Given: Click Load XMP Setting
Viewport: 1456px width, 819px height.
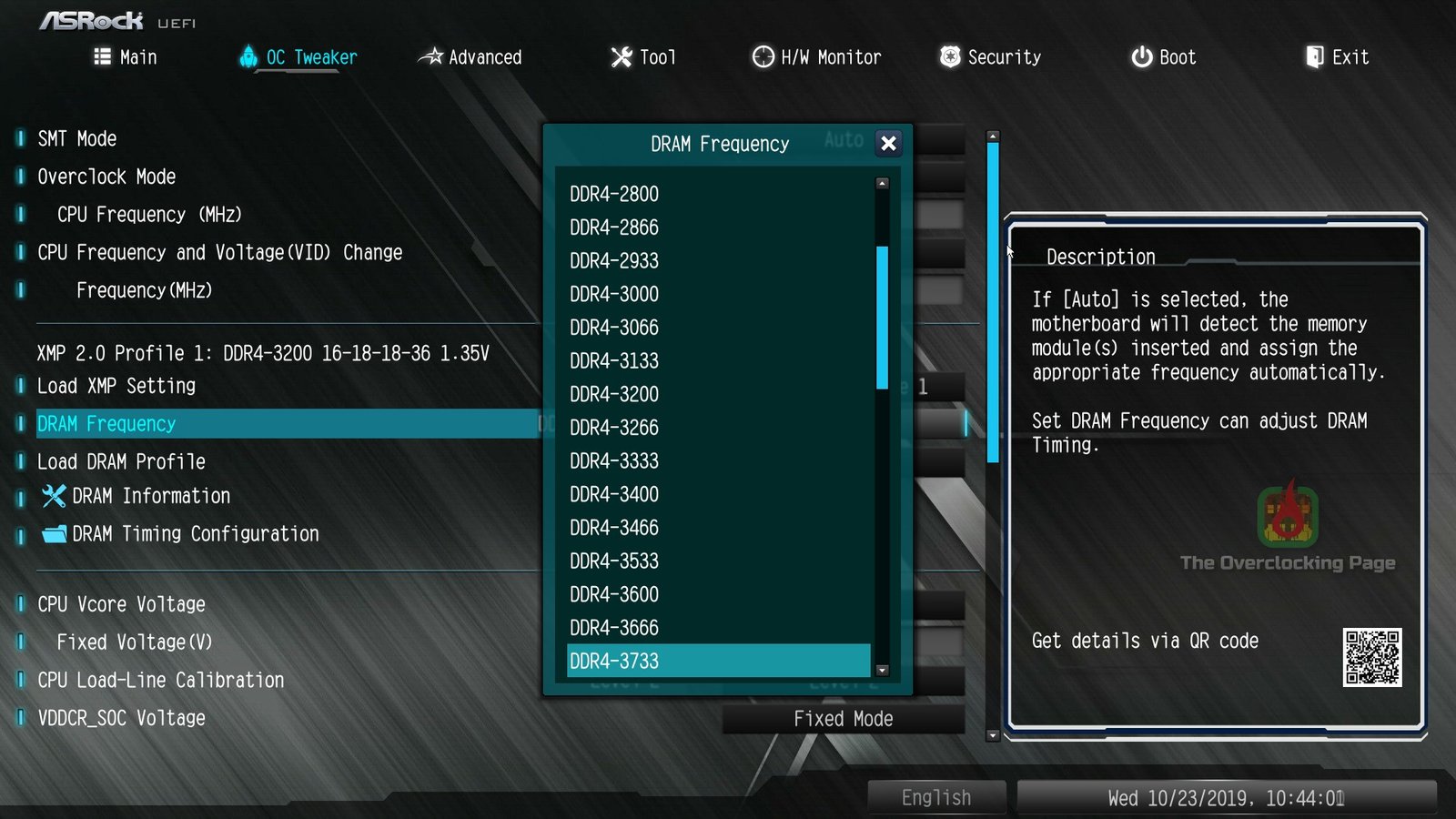Looking at the screenshot, I should (x=115, y=386).
